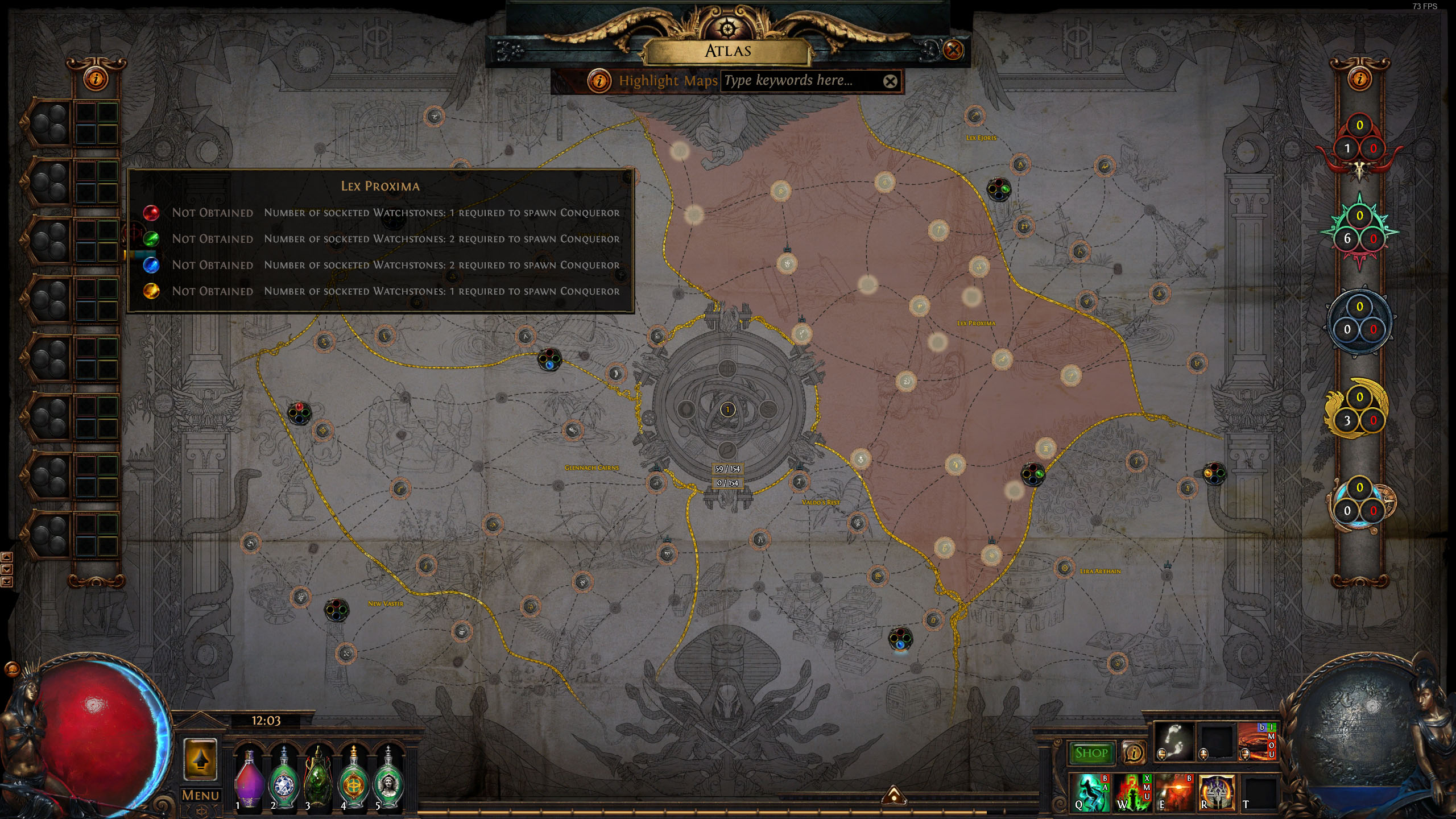Close the Atlas window
The image size is (1456, 819).
pyautogui.click(x=953, y=50)
